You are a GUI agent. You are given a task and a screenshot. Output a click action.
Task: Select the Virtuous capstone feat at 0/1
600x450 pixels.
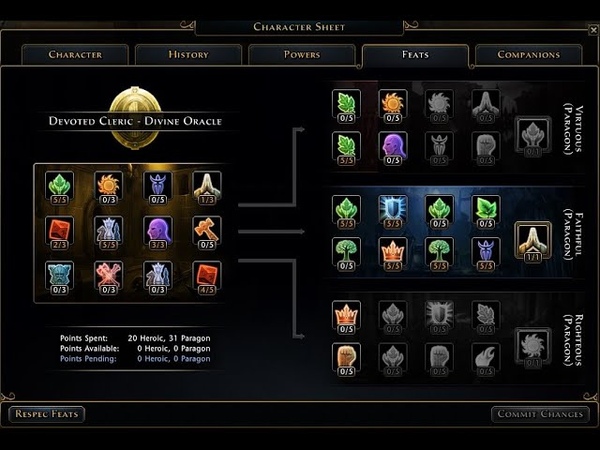point(533,133)
